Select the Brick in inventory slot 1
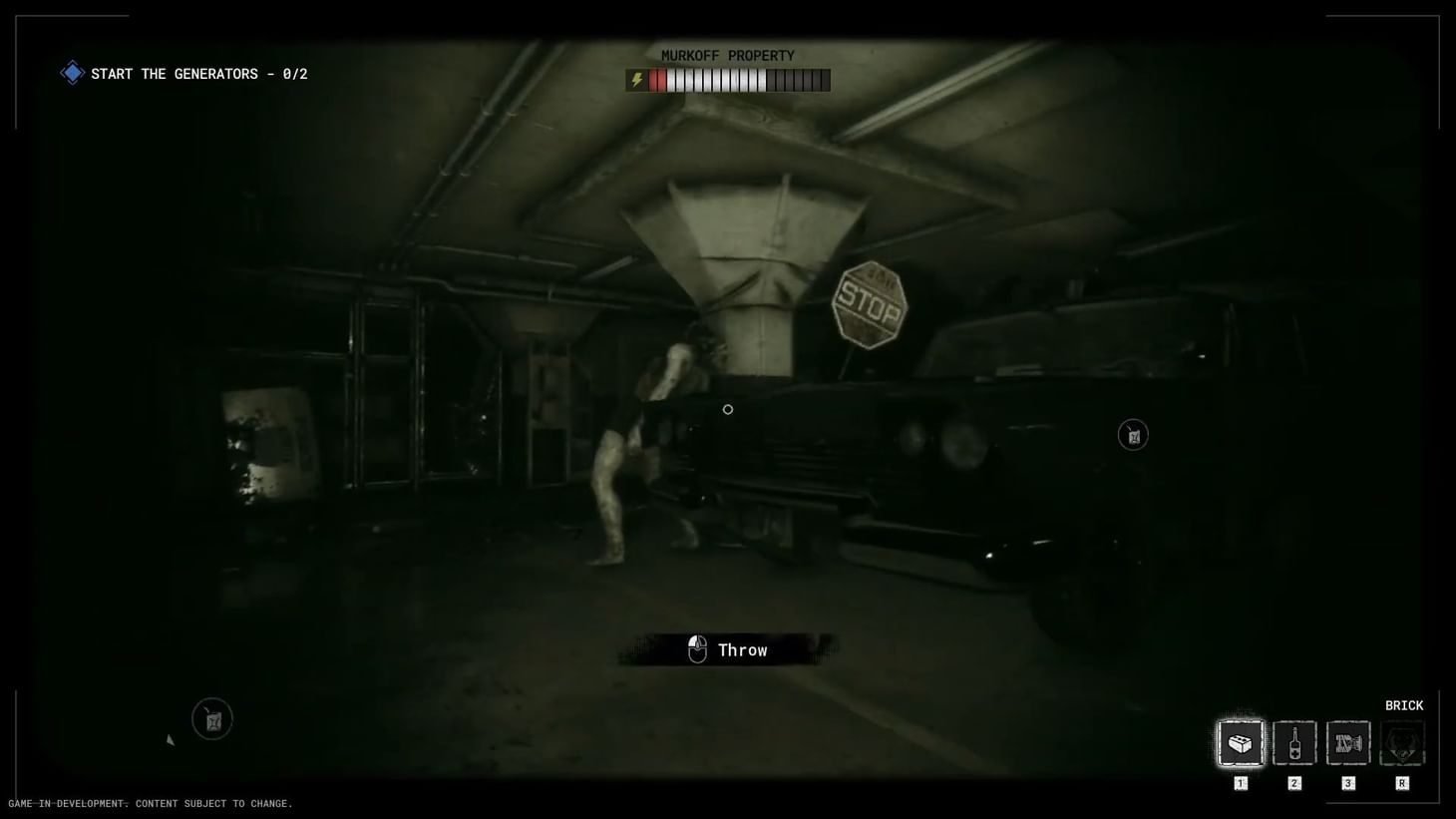The height and width of the screenshot is (819, 1456). click(x=1240, y=741)
